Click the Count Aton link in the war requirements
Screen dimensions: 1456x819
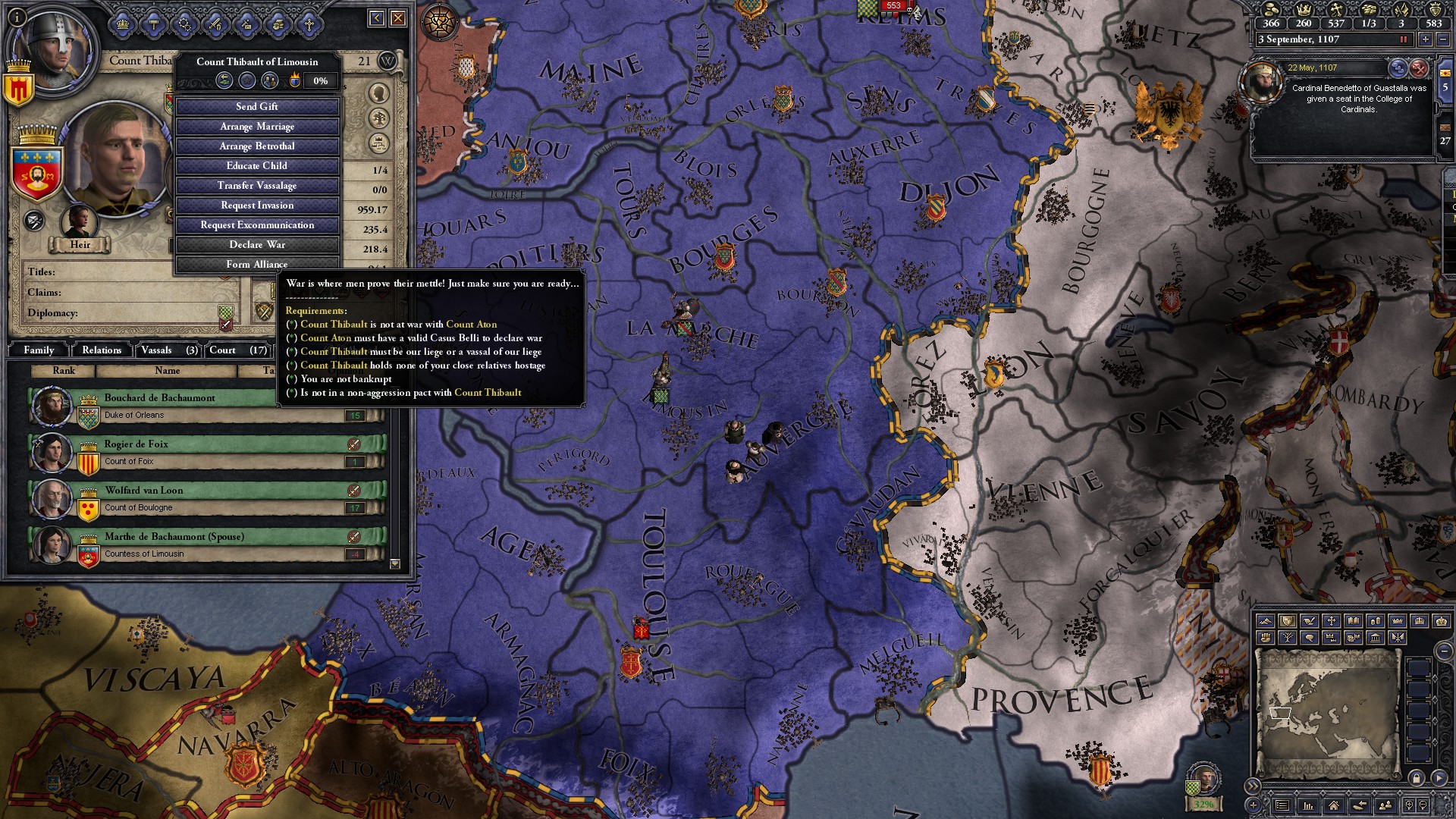(x=470, y=324)
